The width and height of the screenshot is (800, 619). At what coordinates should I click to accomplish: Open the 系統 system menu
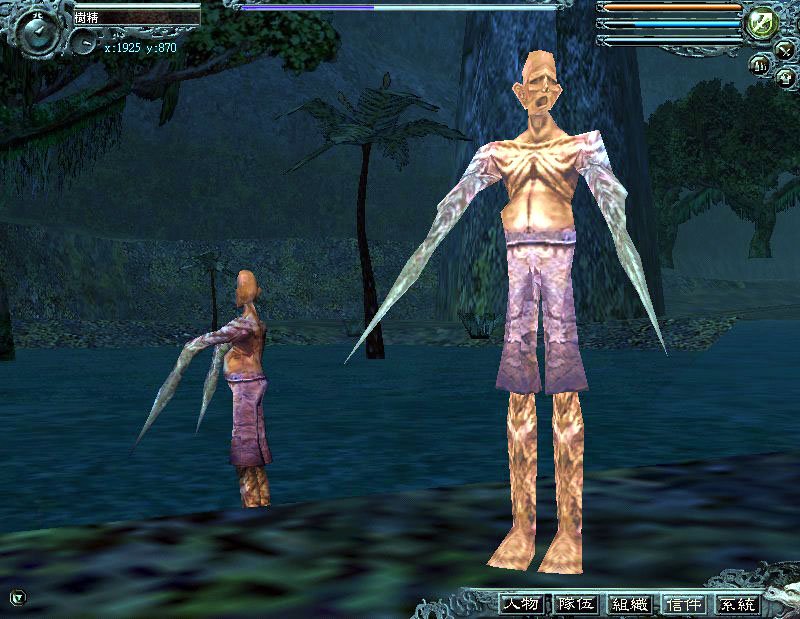point(738,604)
